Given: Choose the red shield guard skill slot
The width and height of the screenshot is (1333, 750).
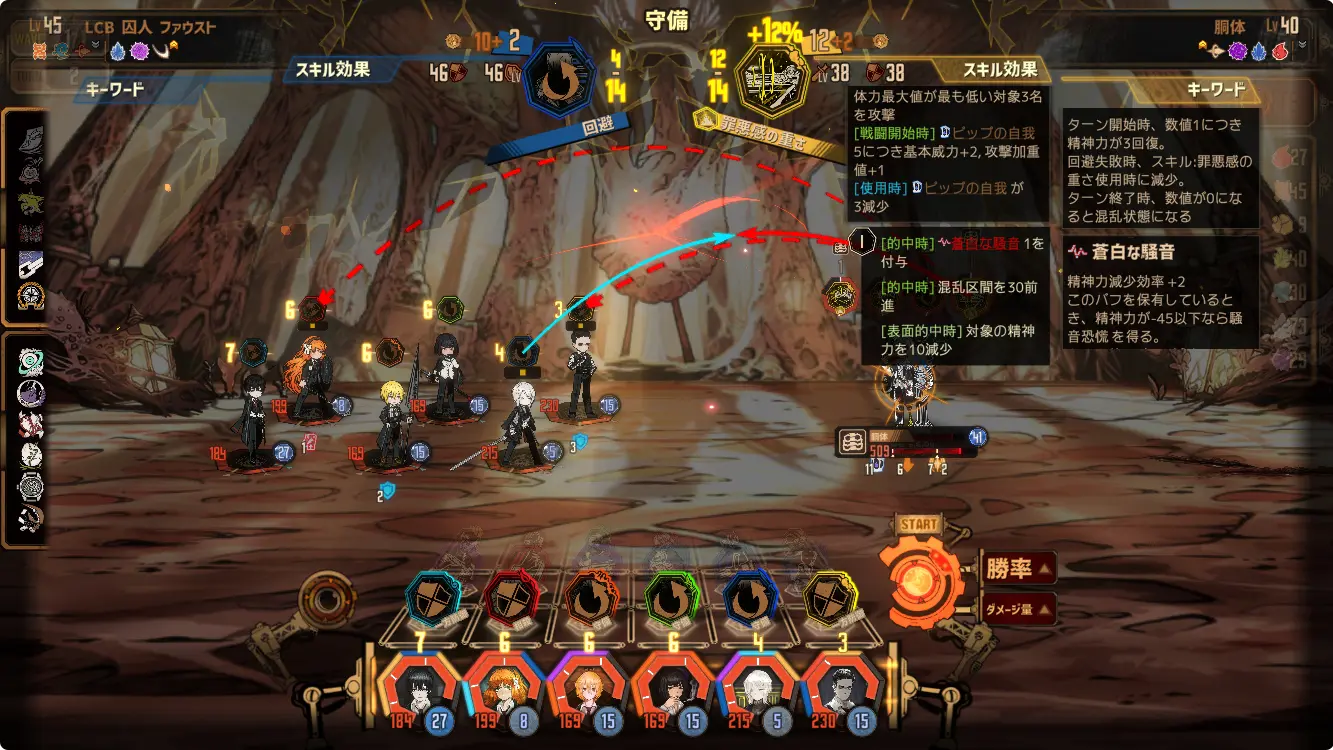Looking at the screenshot, I should 511,599.
